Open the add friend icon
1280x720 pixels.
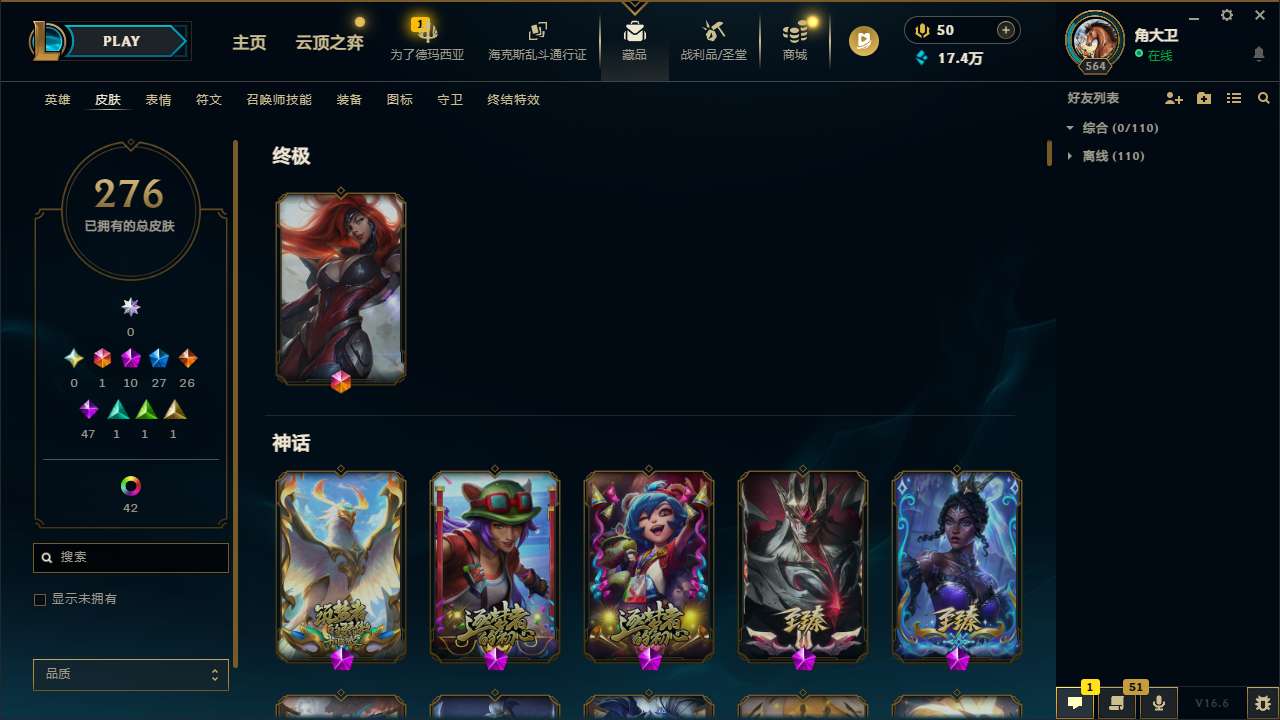(1174, 98)
